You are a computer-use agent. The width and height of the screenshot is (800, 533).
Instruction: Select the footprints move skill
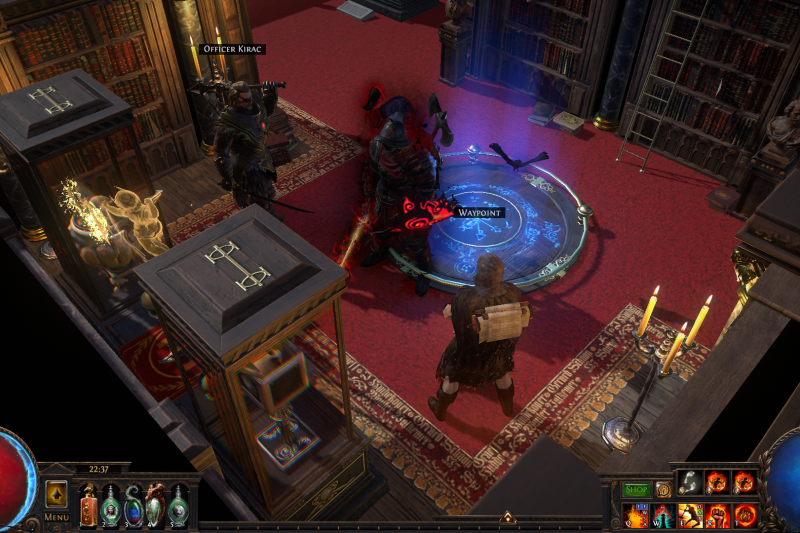click(691, 484)
